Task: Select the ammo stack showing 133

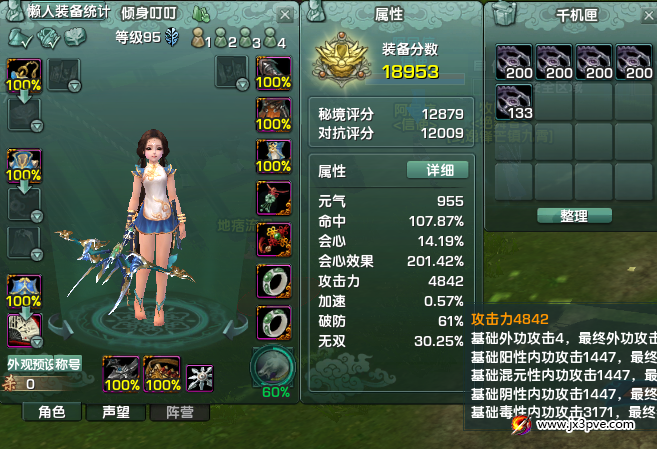Action: [x=514, y=102]
